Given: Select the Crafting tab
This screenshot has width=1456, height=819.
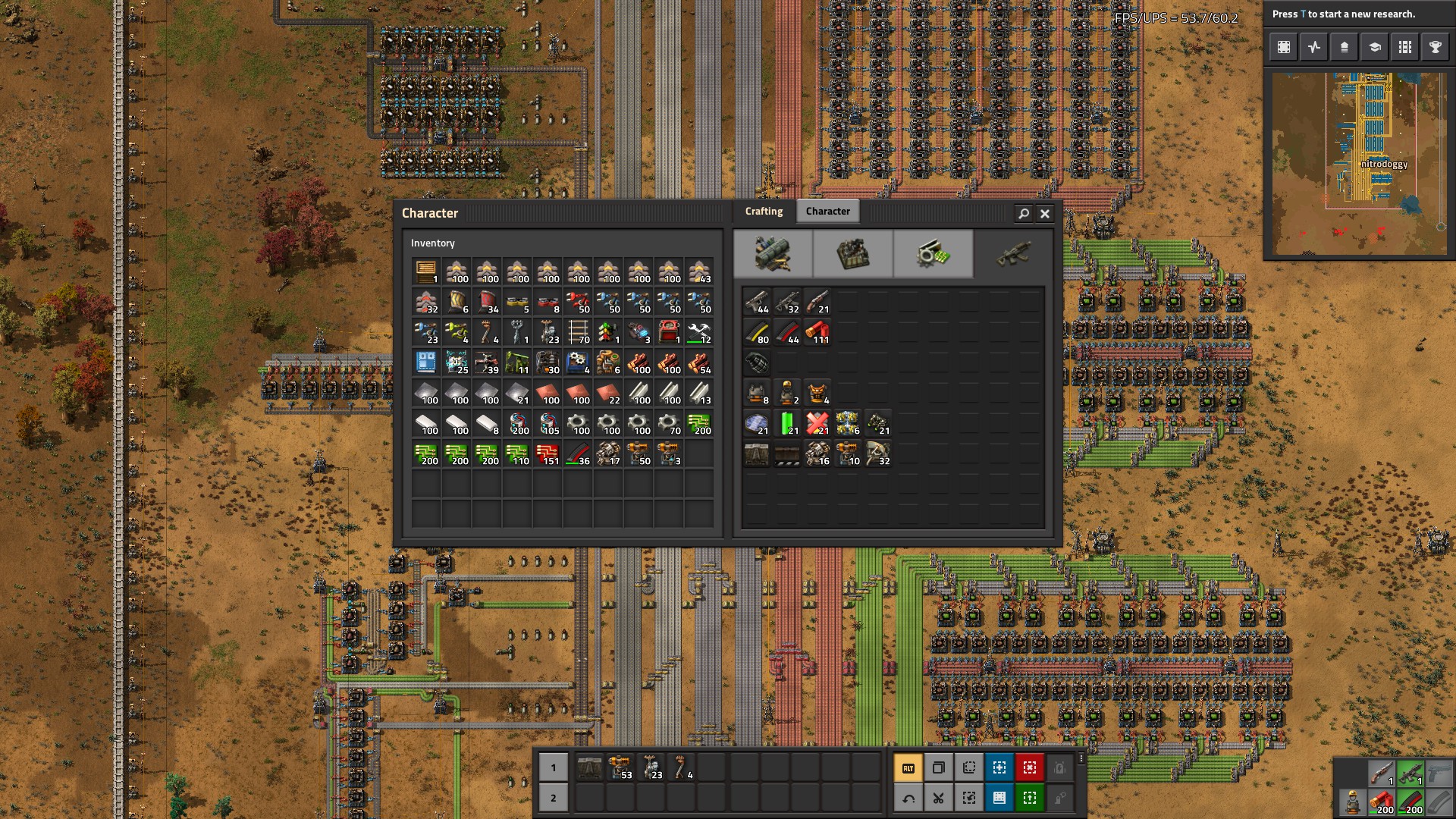Looking at the screenshot, I should click(x=764, y=211).
